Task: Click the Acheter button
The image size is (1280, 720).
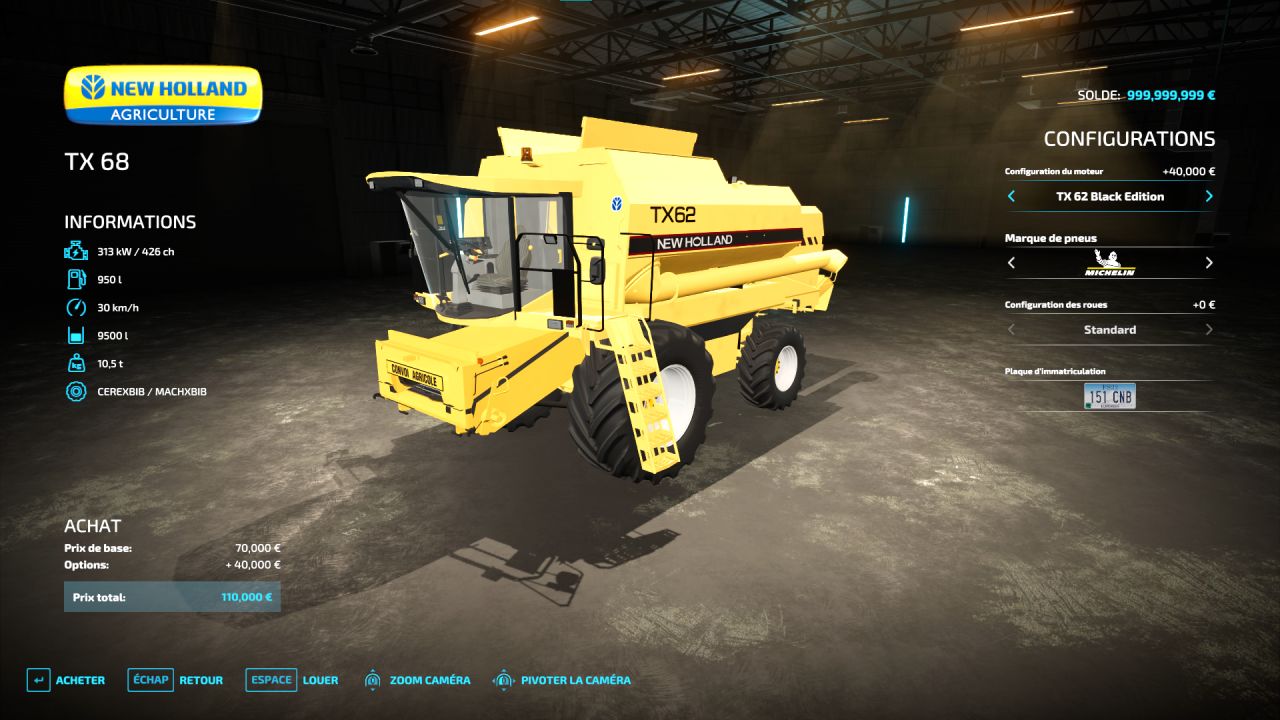Action: pyautogui.click(x=68, y=679)
